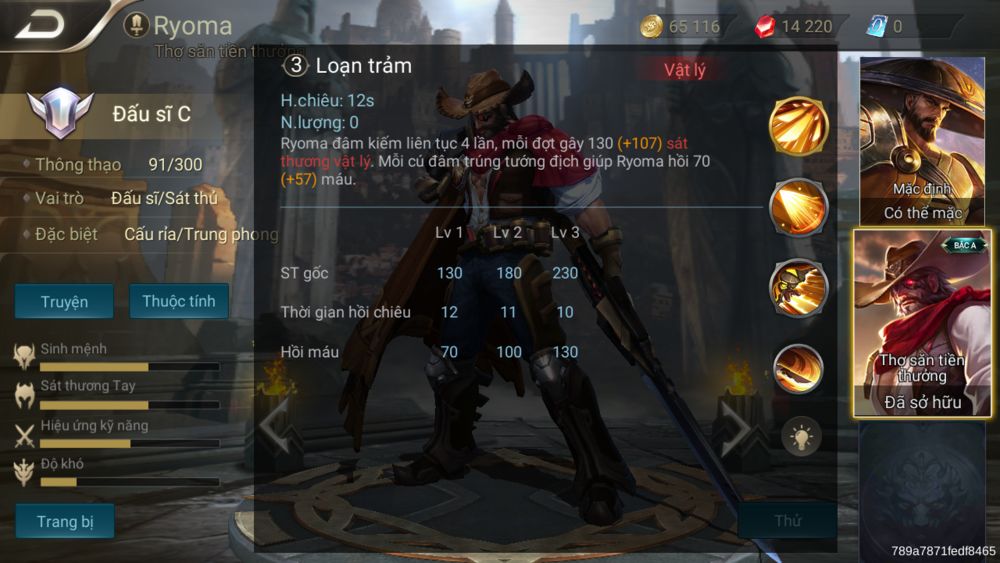This screenshot has height=563, width=1000.
Task: Open the blue voucher balance
Action: click(885, 26)
